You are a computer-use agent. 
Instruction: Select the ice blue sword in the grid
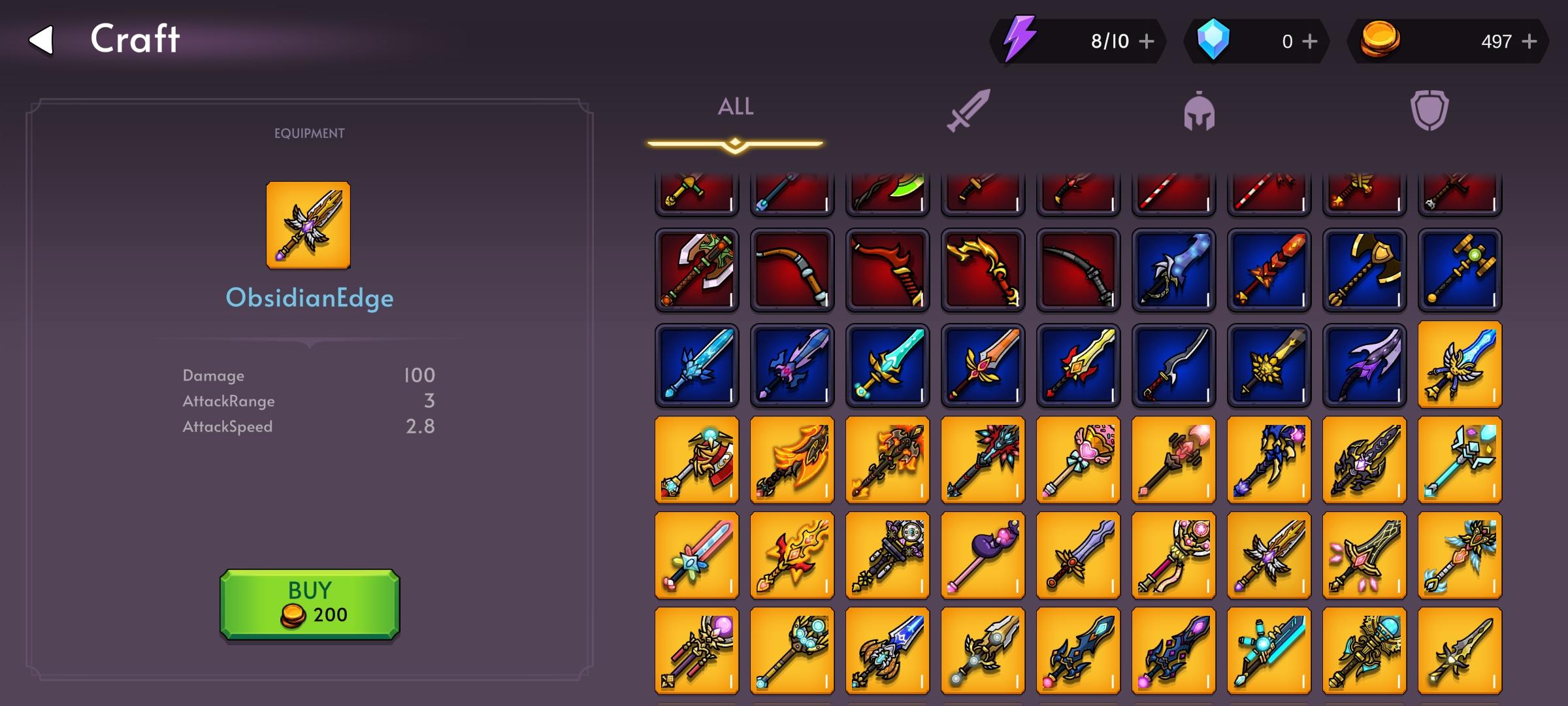click(x=696, y=366)
